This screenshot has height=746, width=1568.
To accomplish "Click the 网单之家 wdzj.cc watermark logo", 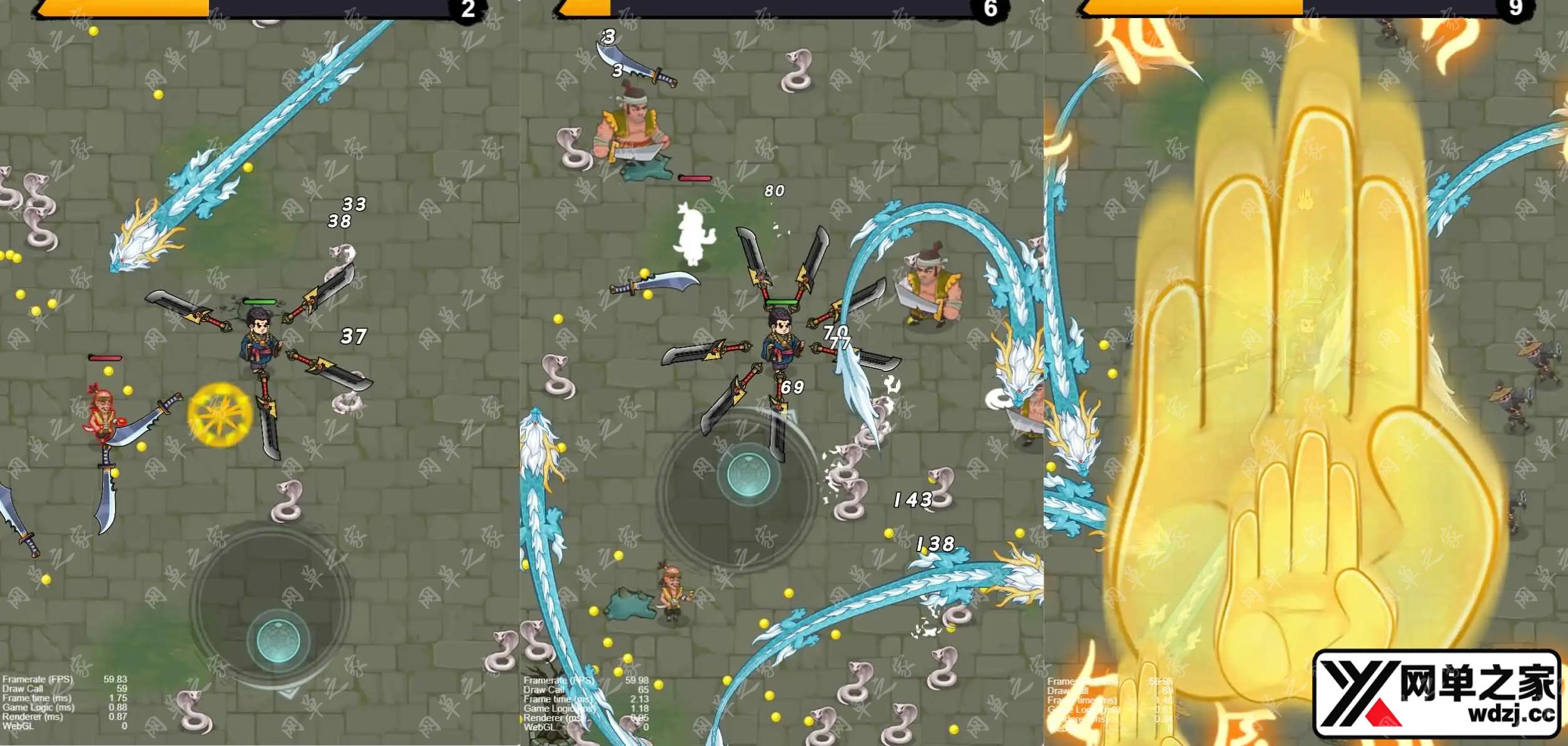I will click(x=1438, y=694).
